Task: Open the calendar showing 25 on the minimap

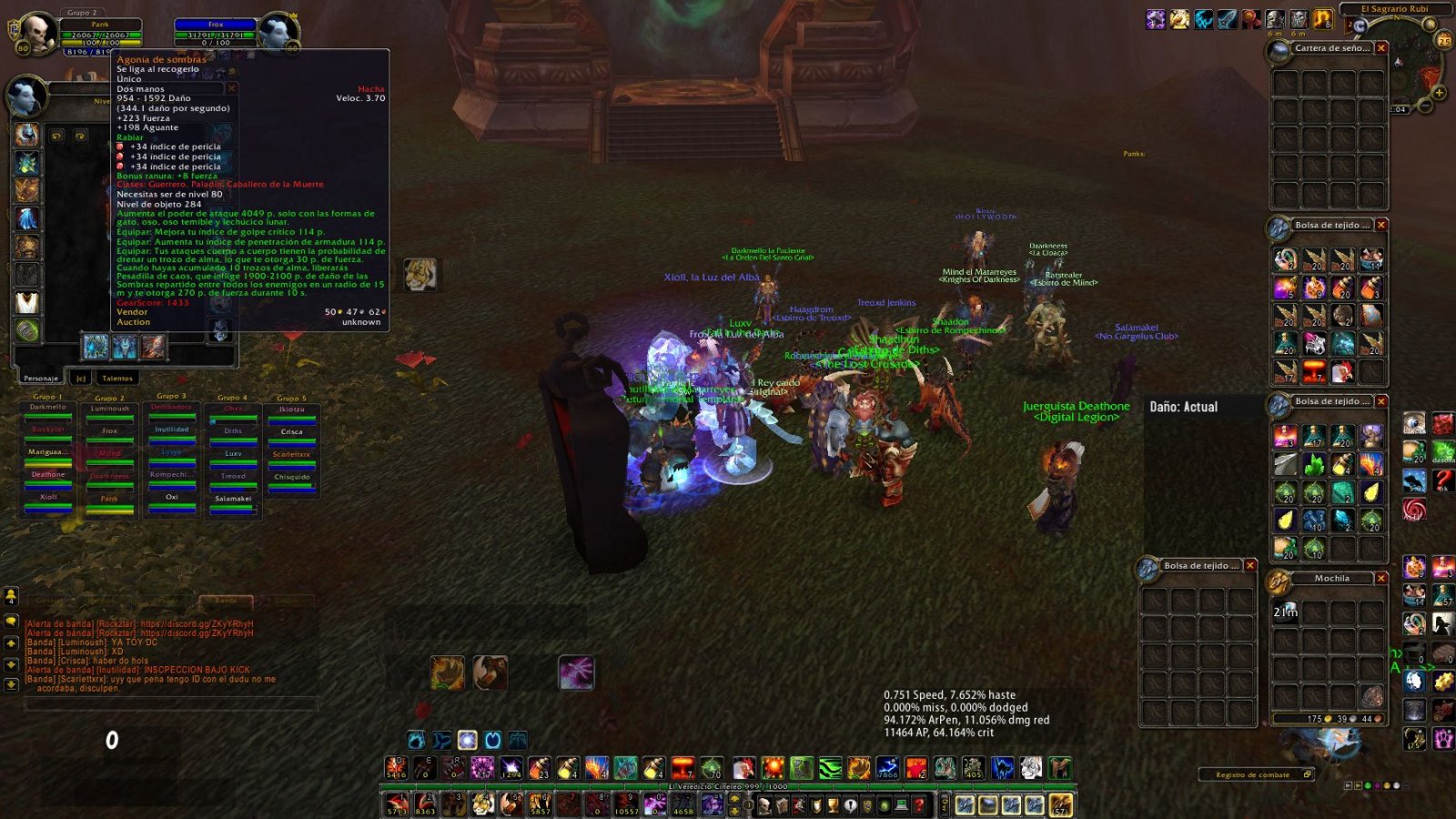Action: 1443,41
